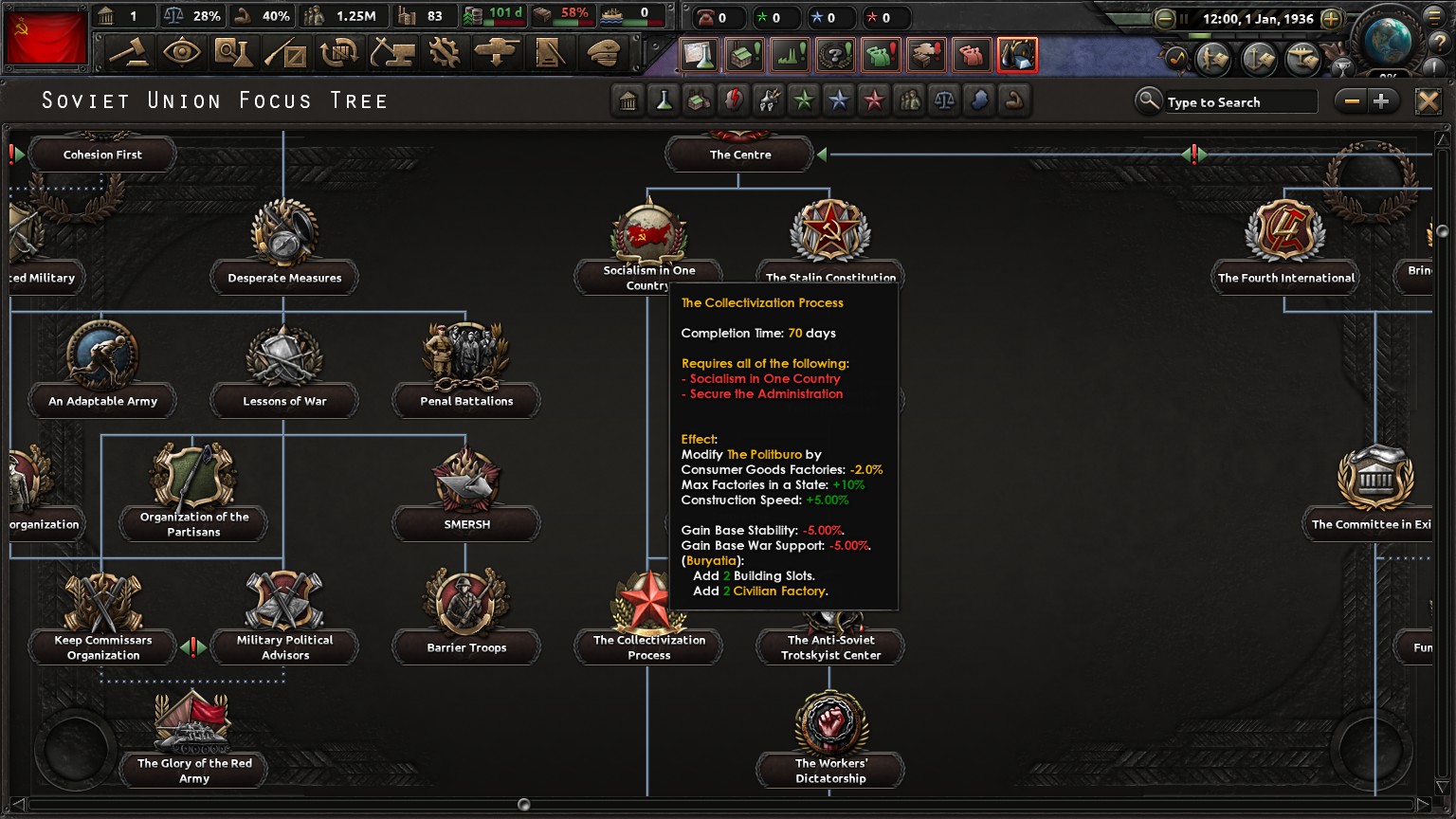Click the zoom-out minus control

[1350, 100]
